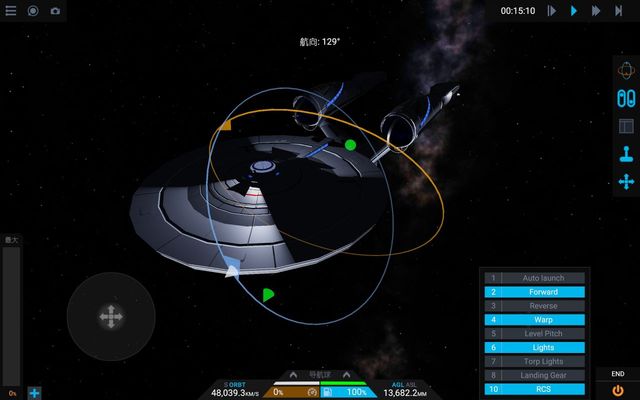Show the split panel layout icon
Viewport: 640px width, 400px height.
(x=626, y=127)
